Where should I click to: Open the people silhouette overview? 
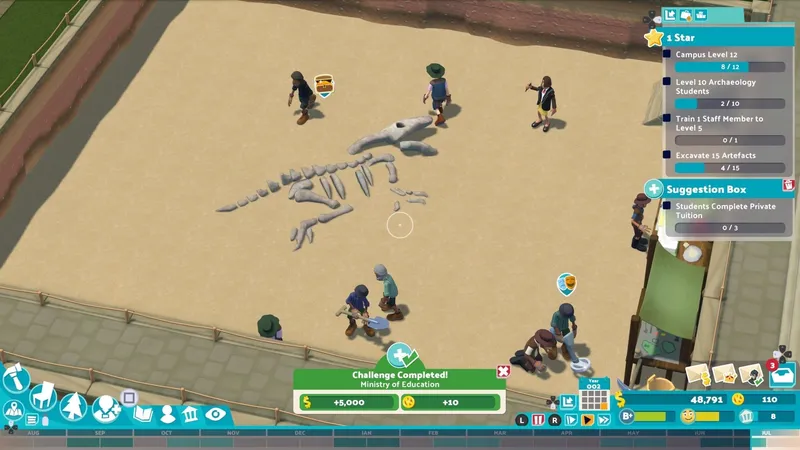[167, 413]
